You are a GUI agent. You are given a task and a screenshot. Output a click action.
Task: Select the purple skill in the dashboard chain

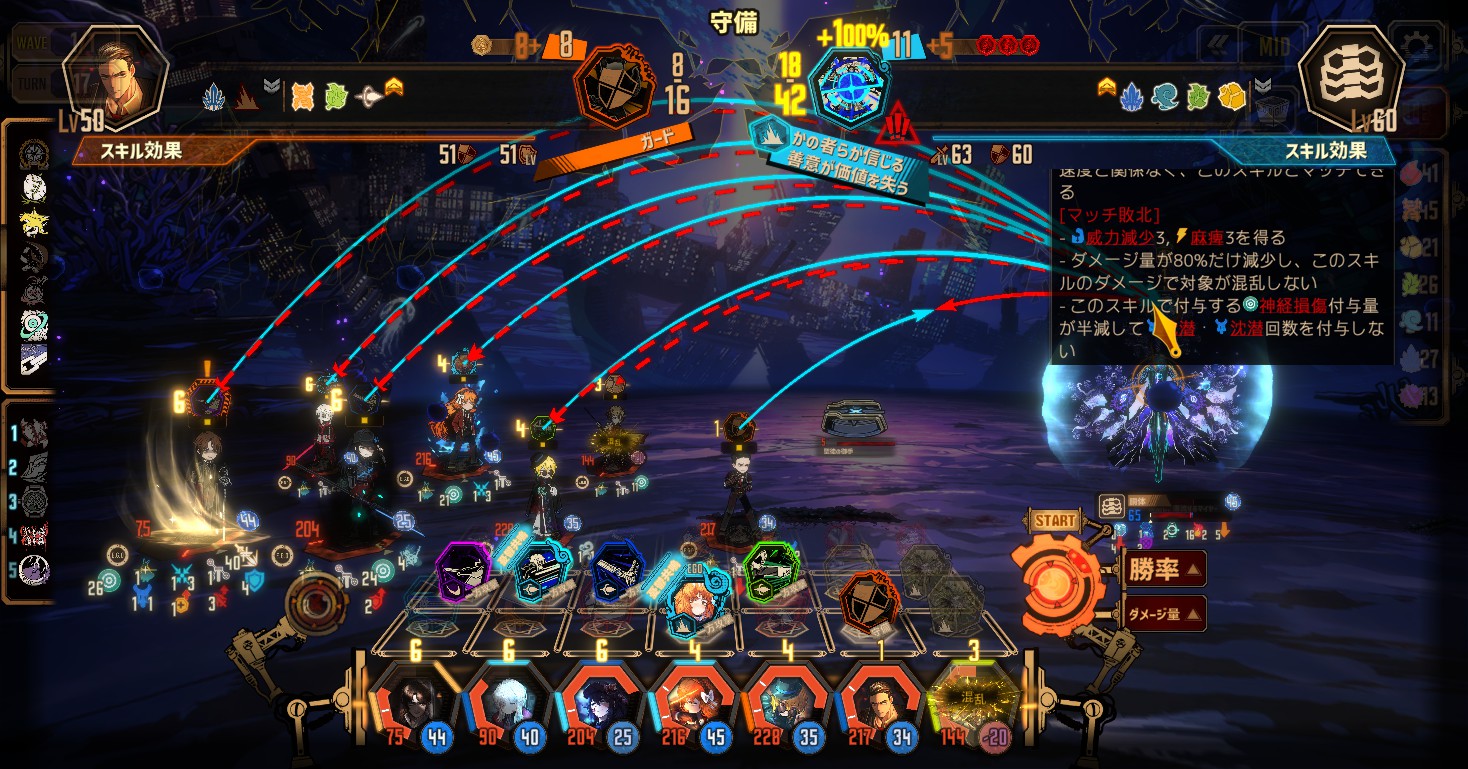click(464, 572)
